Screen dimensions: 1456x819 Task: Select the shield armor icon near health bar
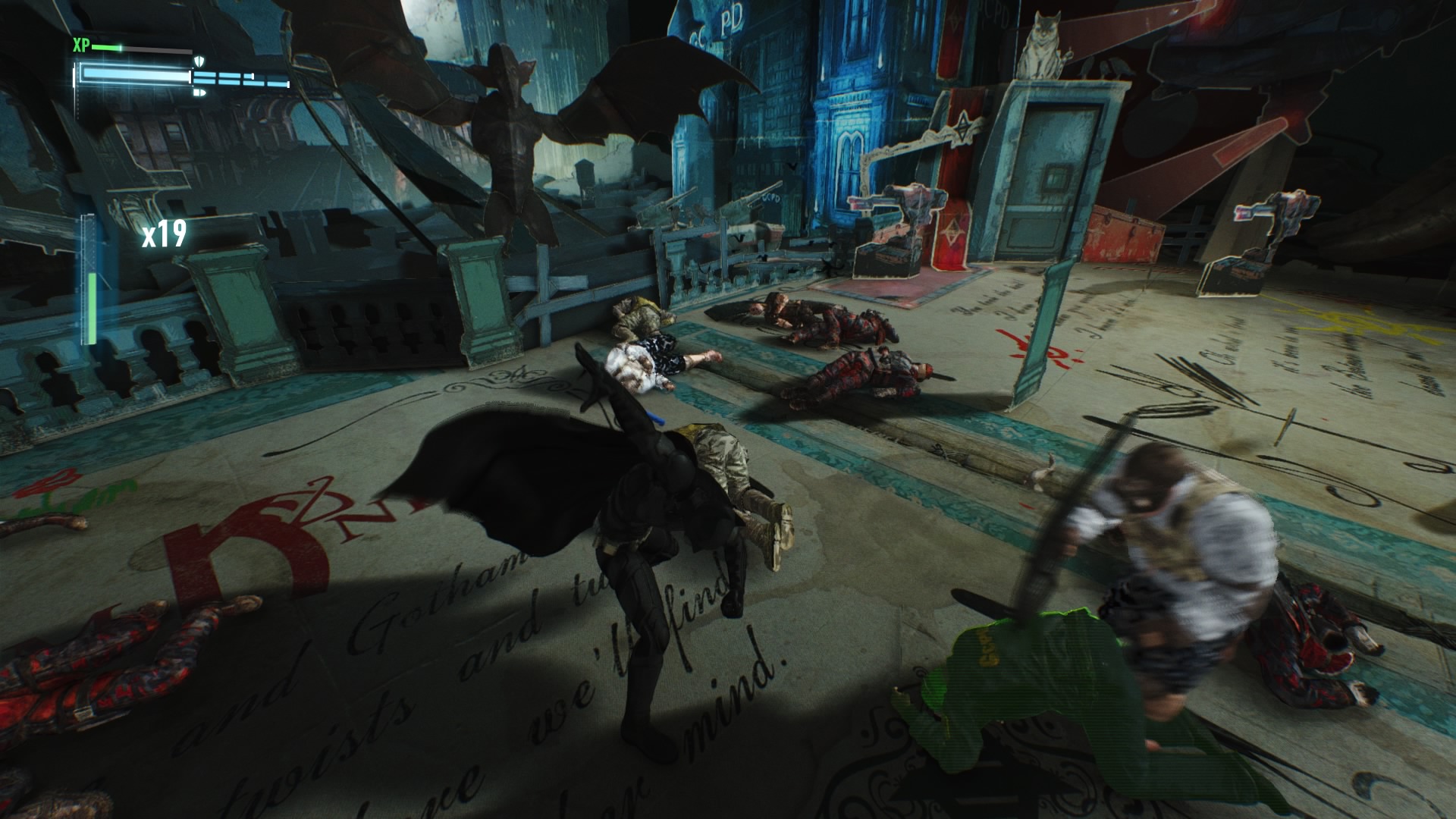pos(199,61)
